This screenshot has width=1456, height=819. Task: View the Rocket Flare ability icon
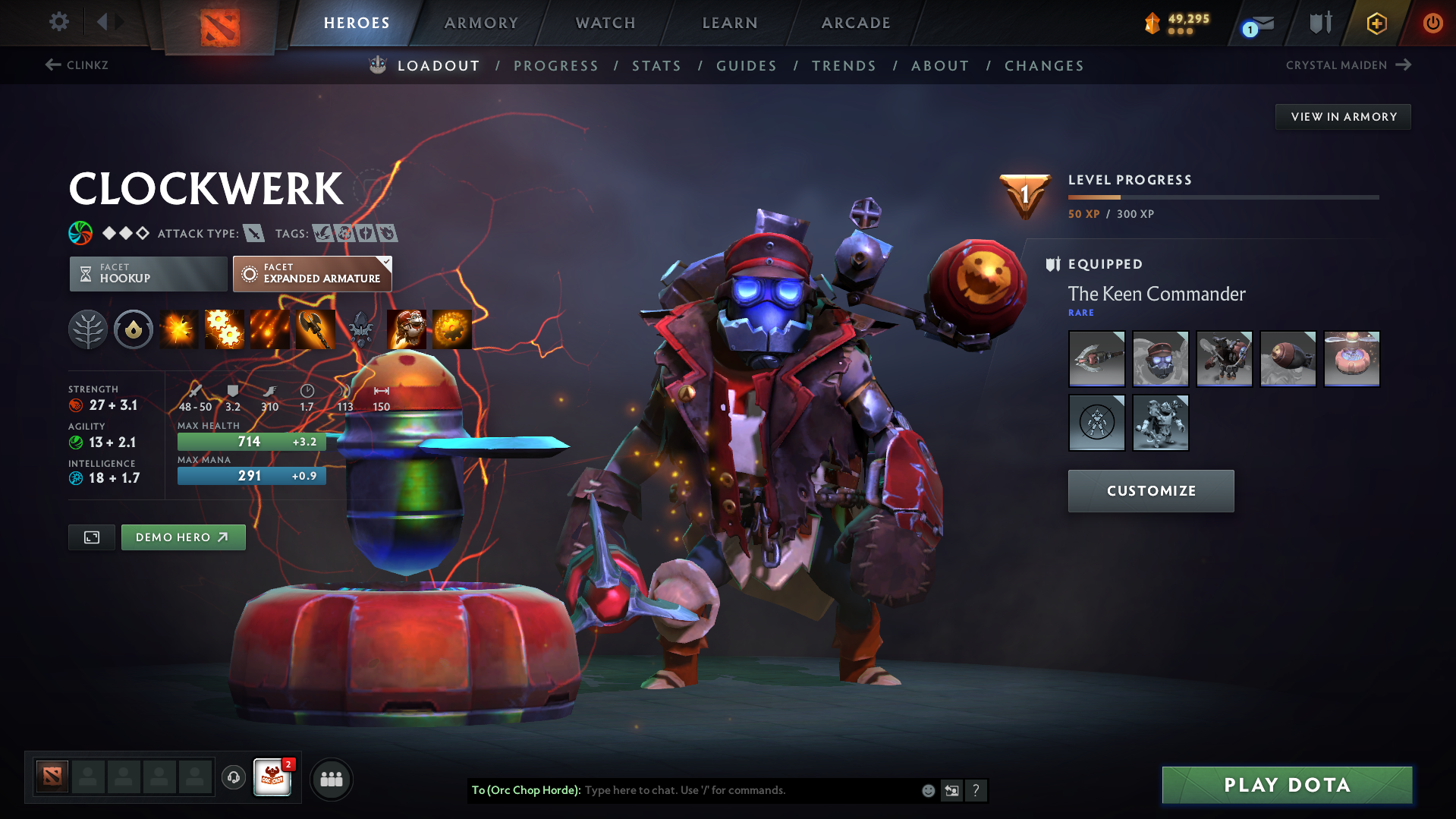click(x=270, y=329)
